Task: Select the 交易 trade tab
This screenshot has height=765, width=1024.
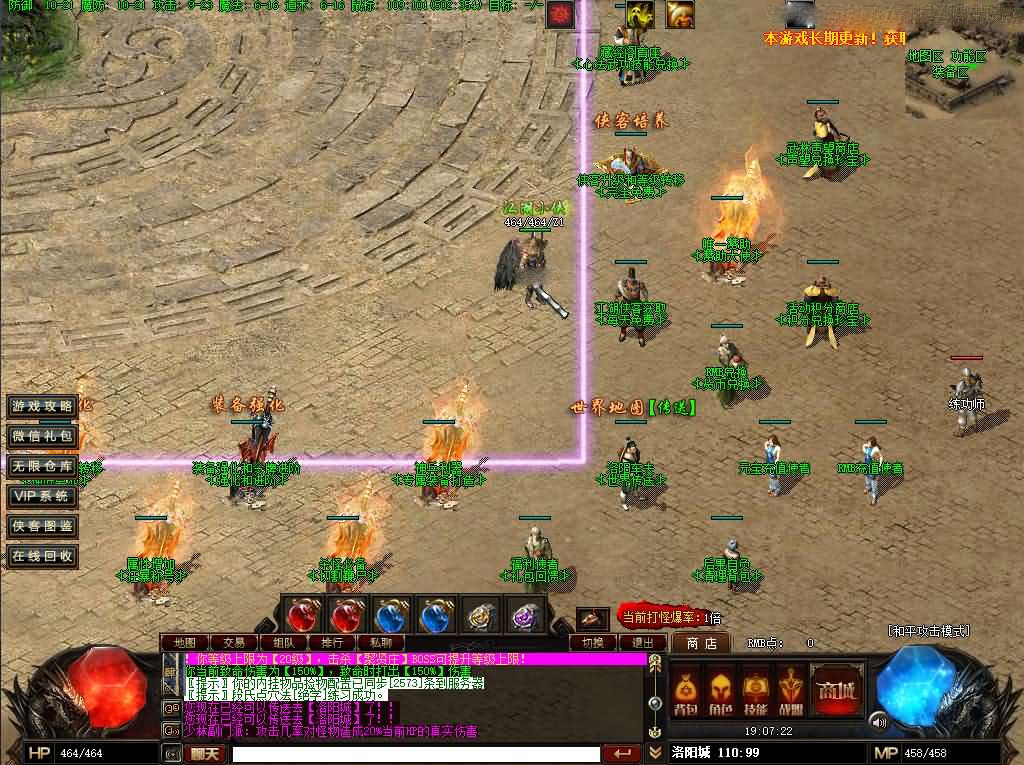Action: (x=234, y=642)
